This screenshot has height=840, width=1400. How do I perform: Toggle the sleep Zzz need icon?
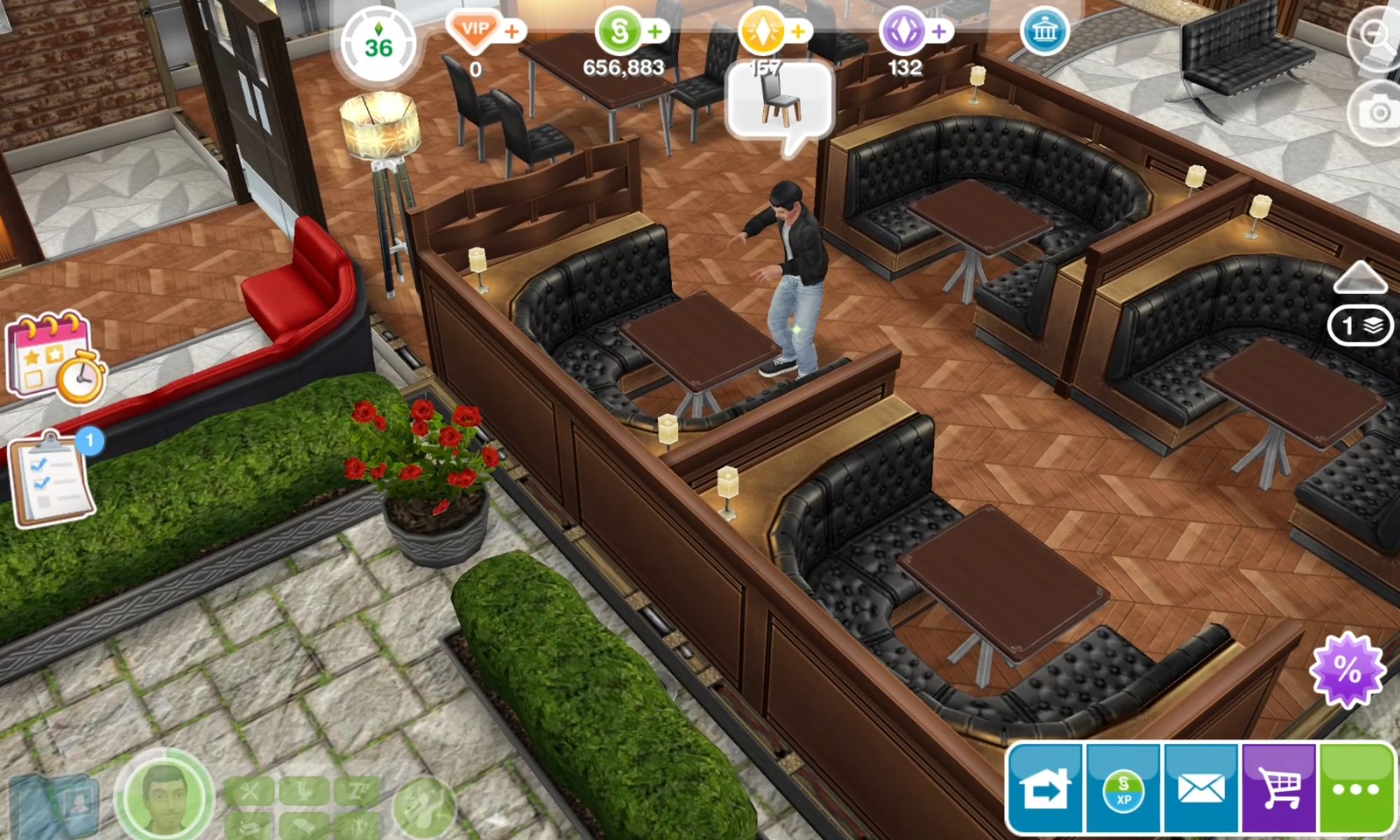358,789
